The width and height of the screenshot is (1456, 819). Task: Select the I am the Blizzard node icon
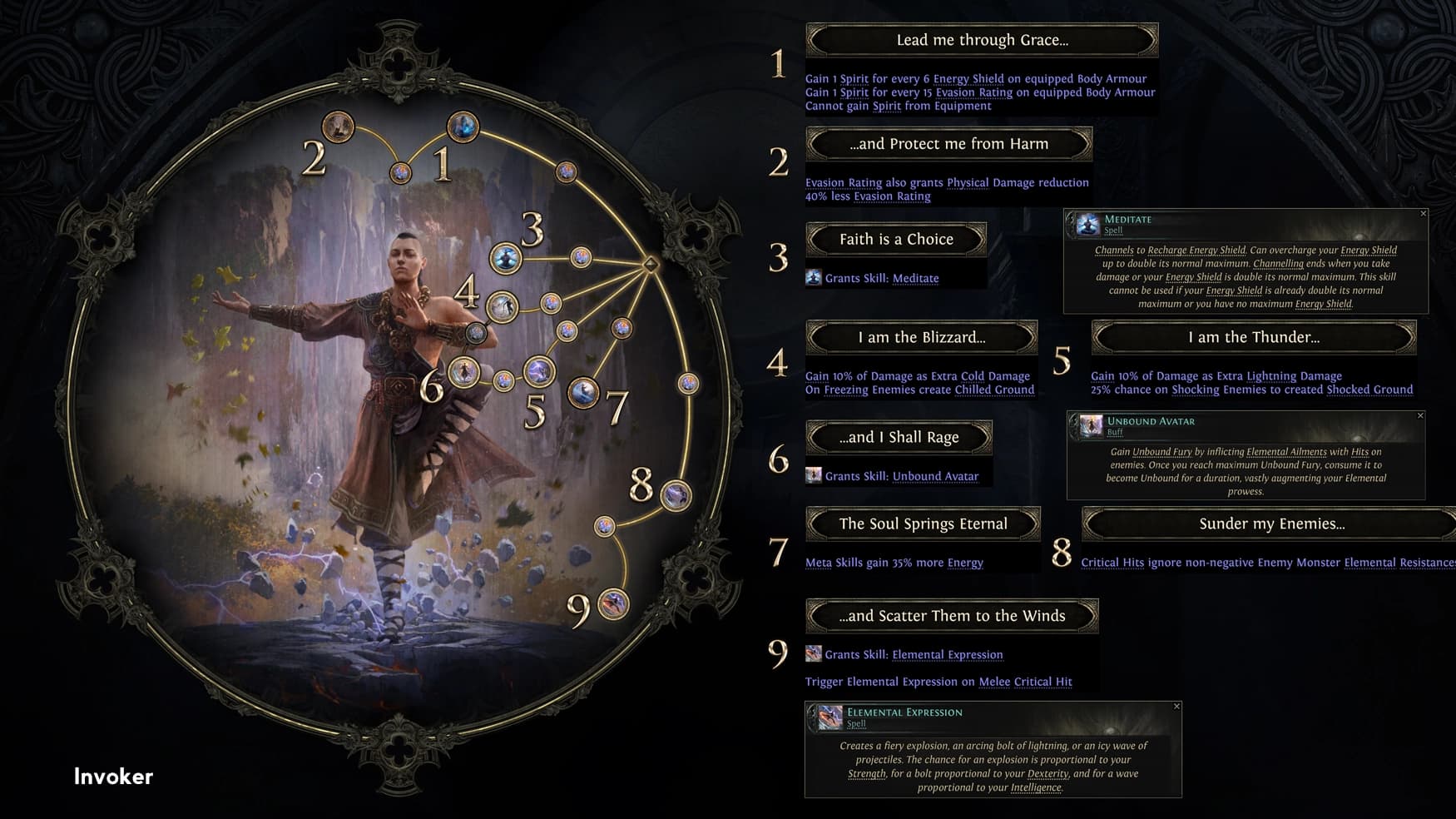click(x=501, y=307)
